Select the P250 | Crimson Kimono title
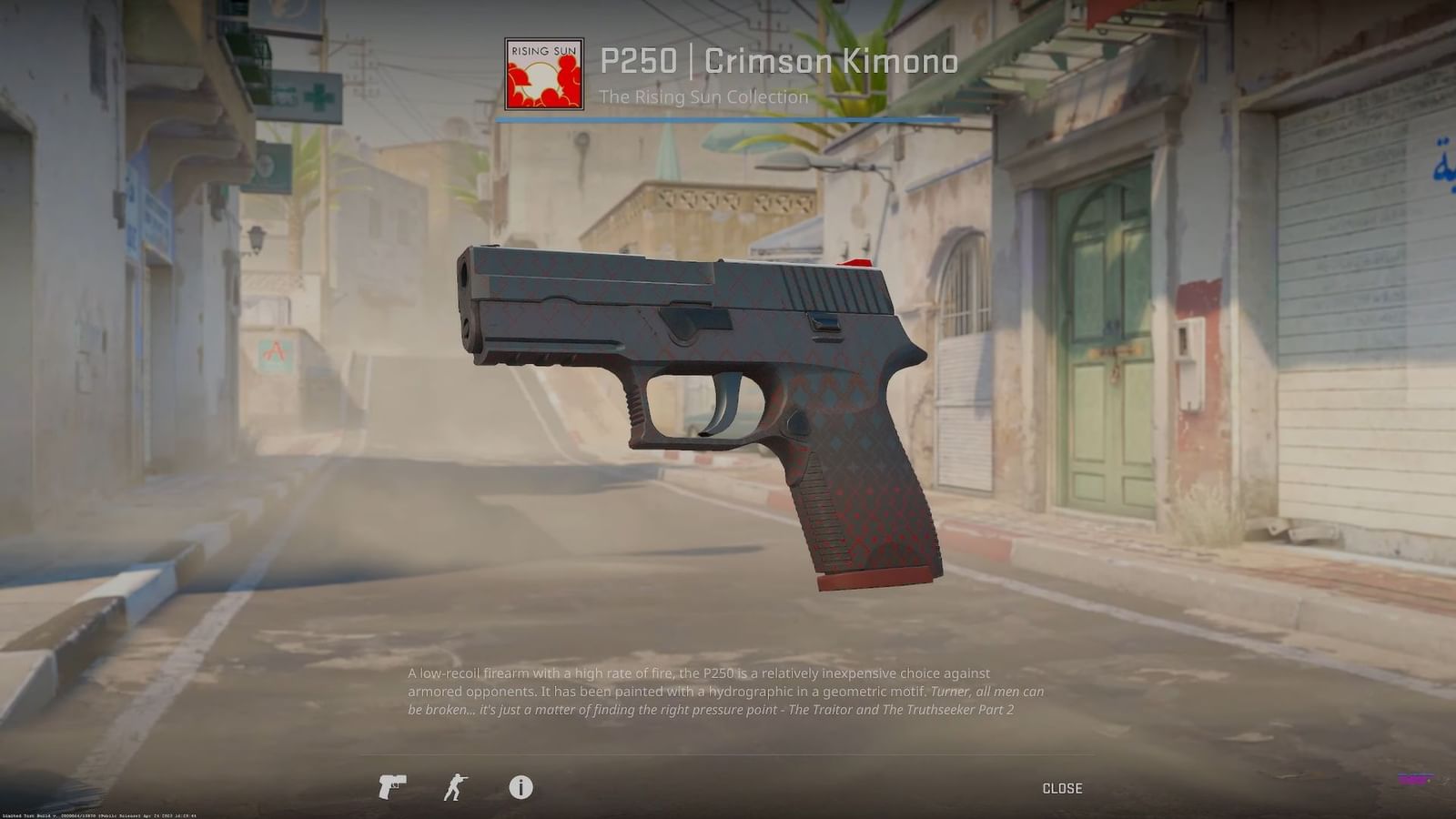The height and width of the screenshot is (819, 1456). pos(778,62)
